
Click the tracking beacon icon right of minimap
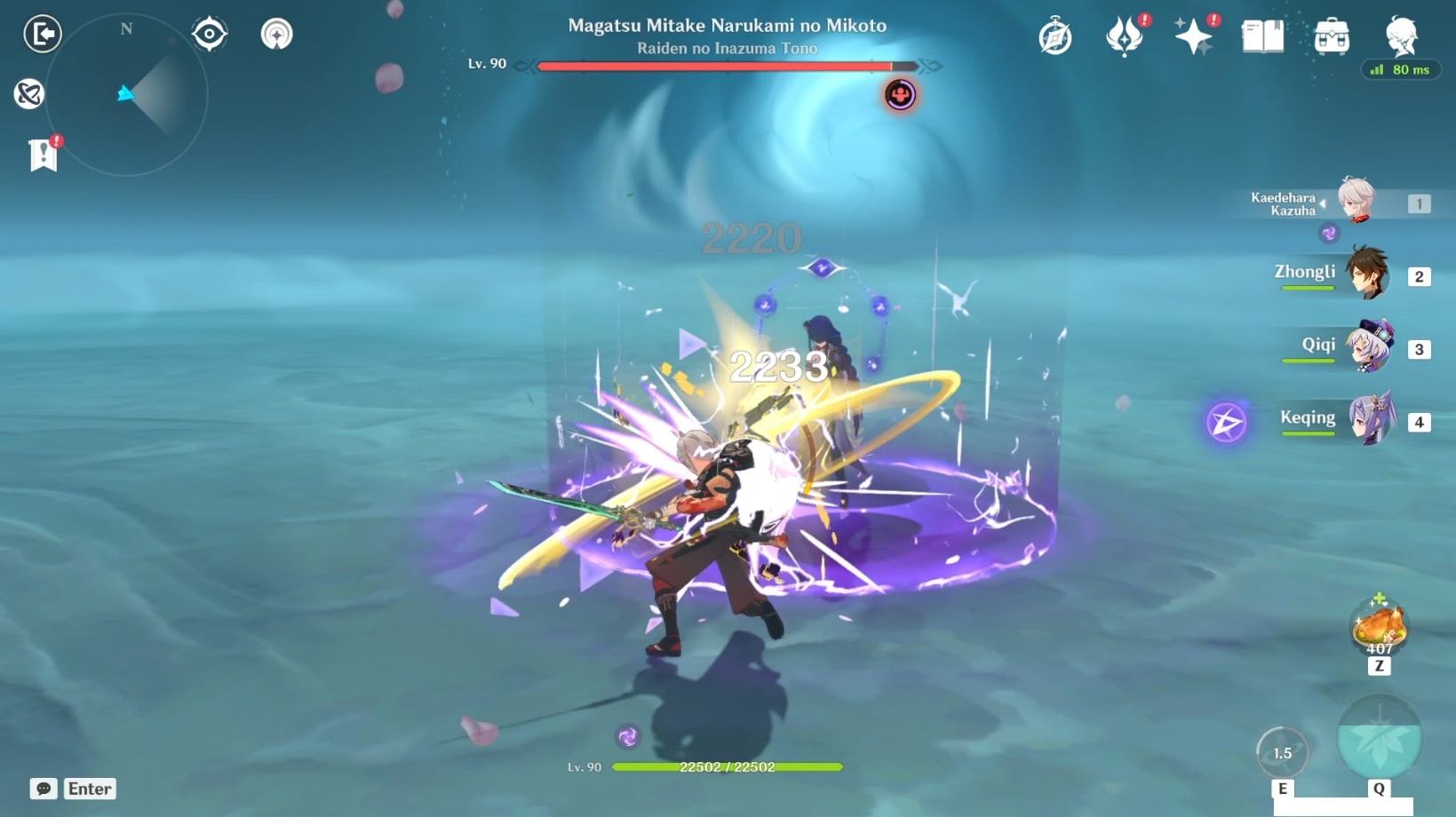pyautogui.click(x=275, y=33)
